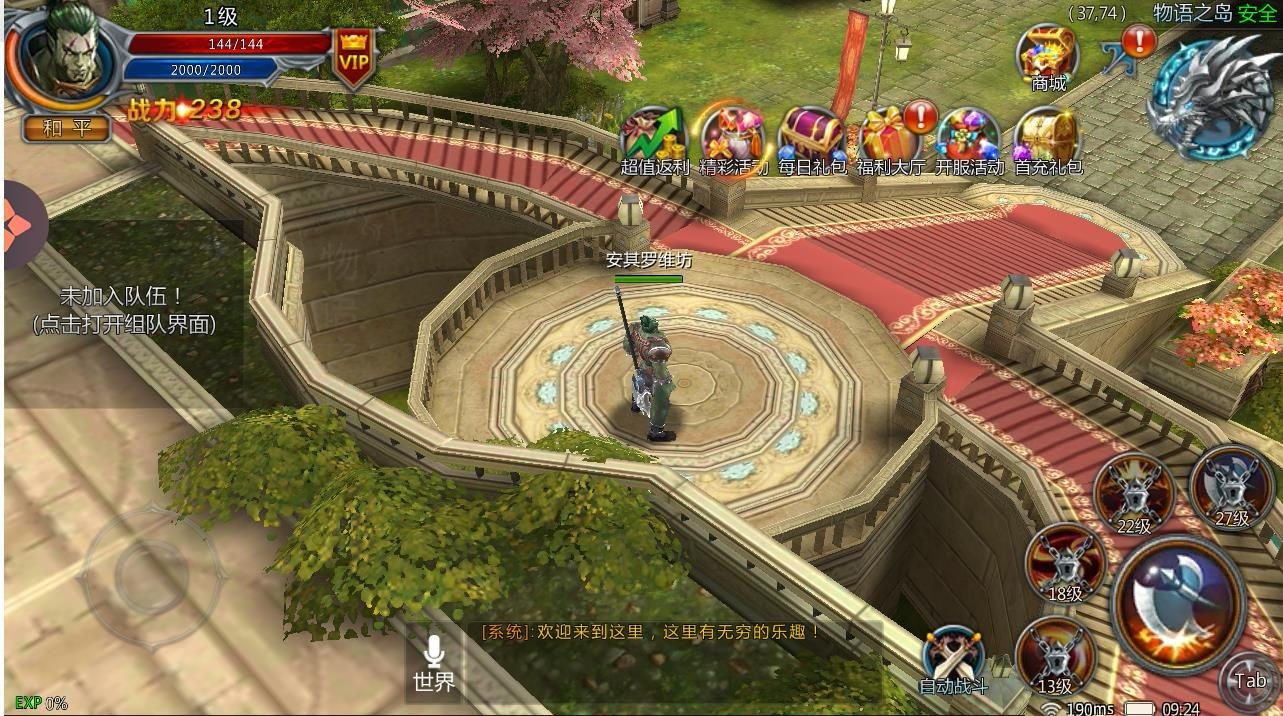Open the 世界 world voice chat channel
1283x716 pixels.
point(434,665)
